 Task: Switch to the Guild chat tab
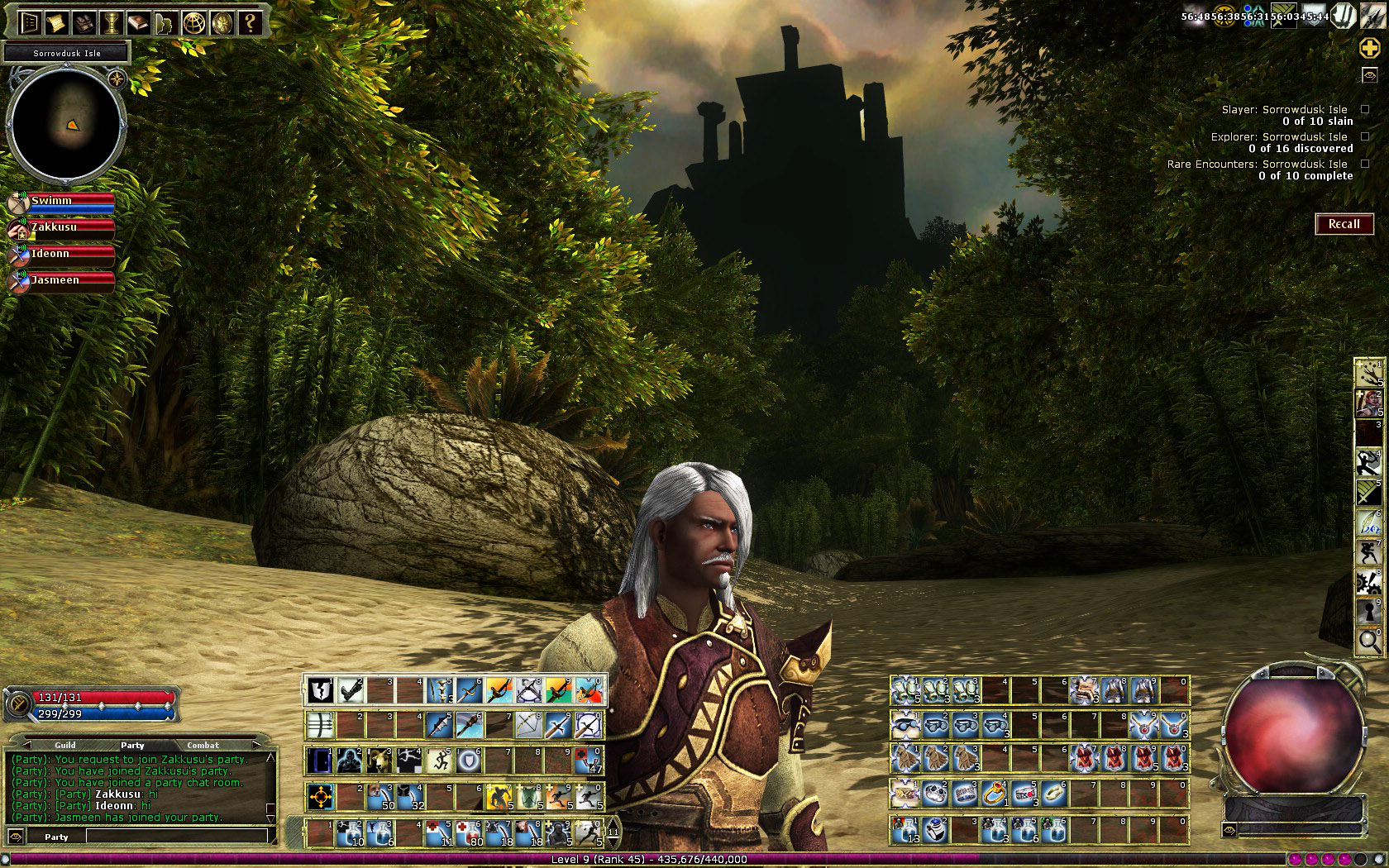(65, 745)
